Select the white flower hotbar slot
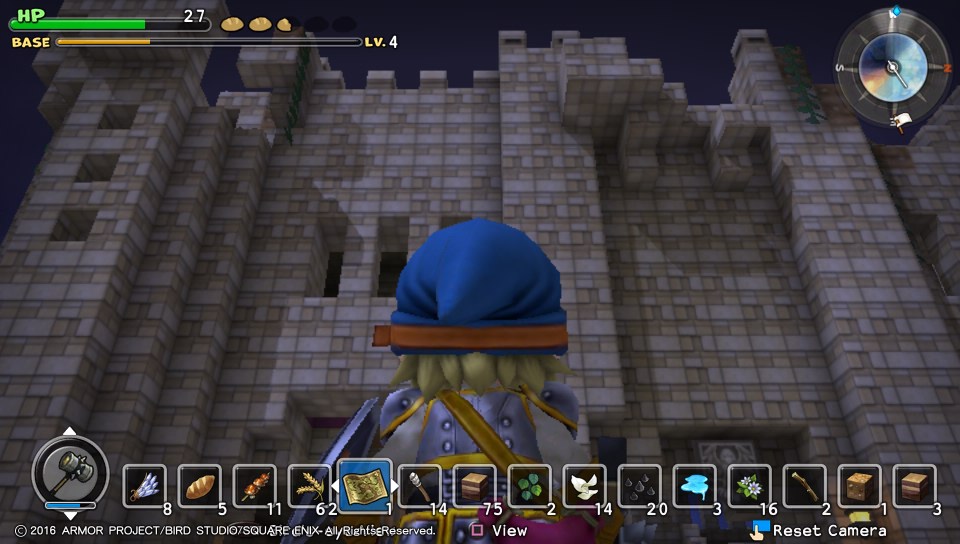Screen dimensions: 960x544 [x=750, y=487]
